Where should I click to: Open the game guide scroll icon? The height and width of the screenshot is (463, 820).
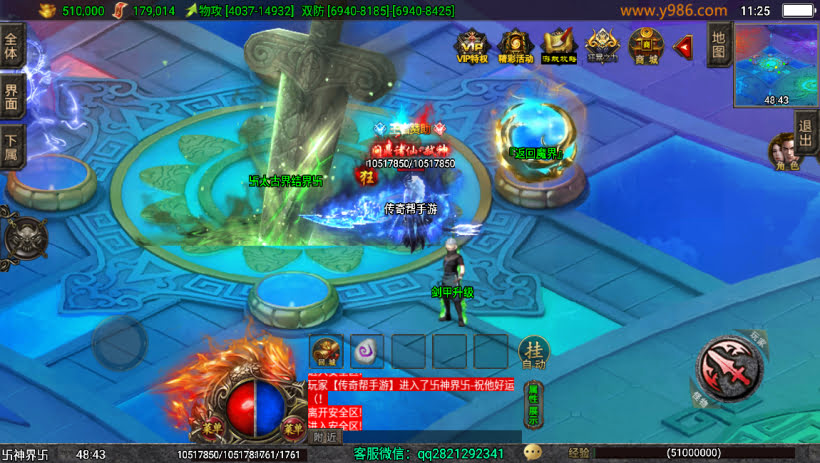click(559, 46)
